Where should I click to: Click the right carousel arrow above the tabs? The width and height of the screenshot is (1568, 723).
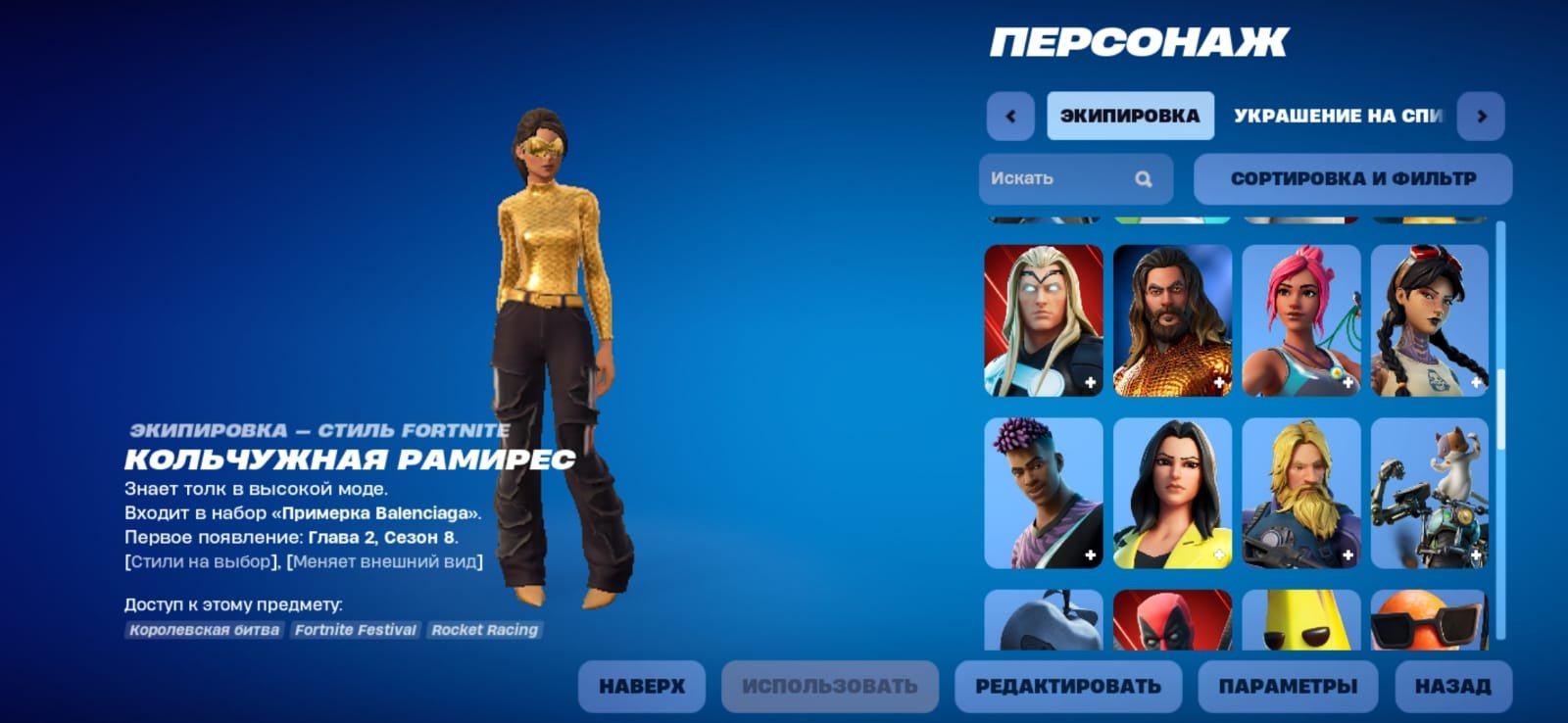[1482, 115]
